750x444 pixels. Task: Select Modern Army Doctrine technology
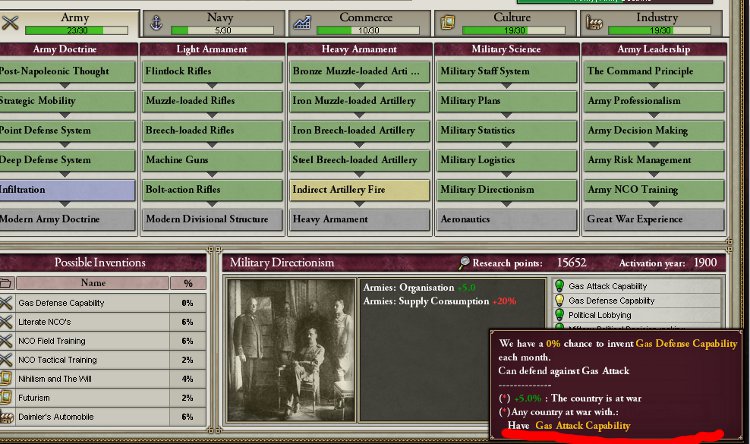(x=66, y=219)
